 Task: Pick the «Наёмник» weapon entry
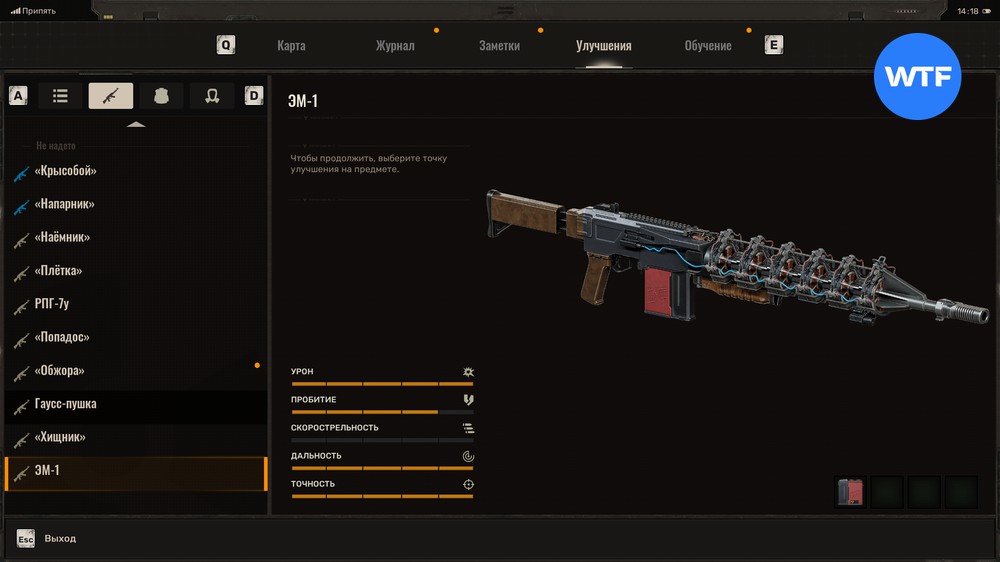point(62,238)
